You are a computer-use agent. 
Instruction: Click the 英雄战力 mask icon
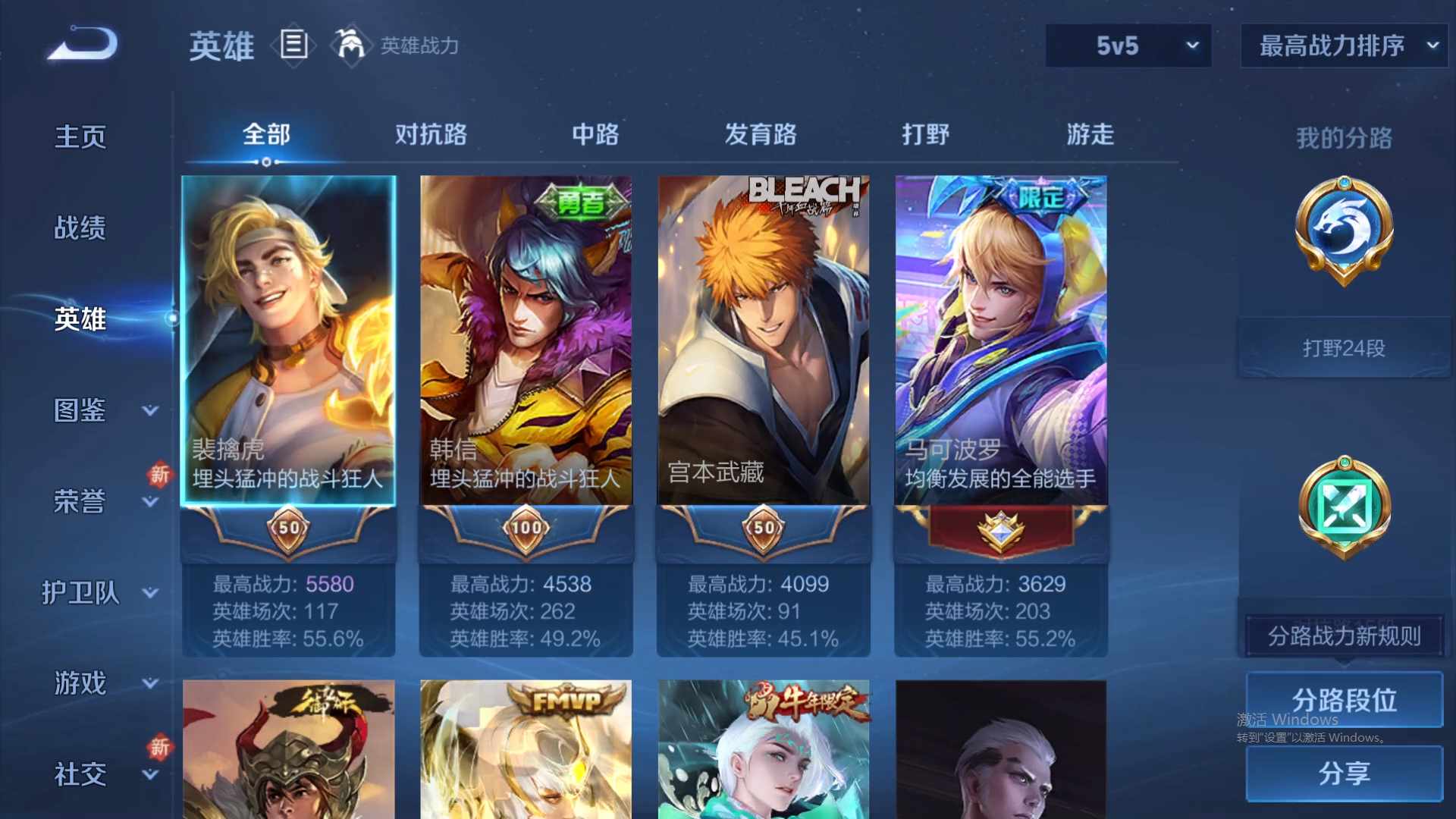tap(350, 45)
